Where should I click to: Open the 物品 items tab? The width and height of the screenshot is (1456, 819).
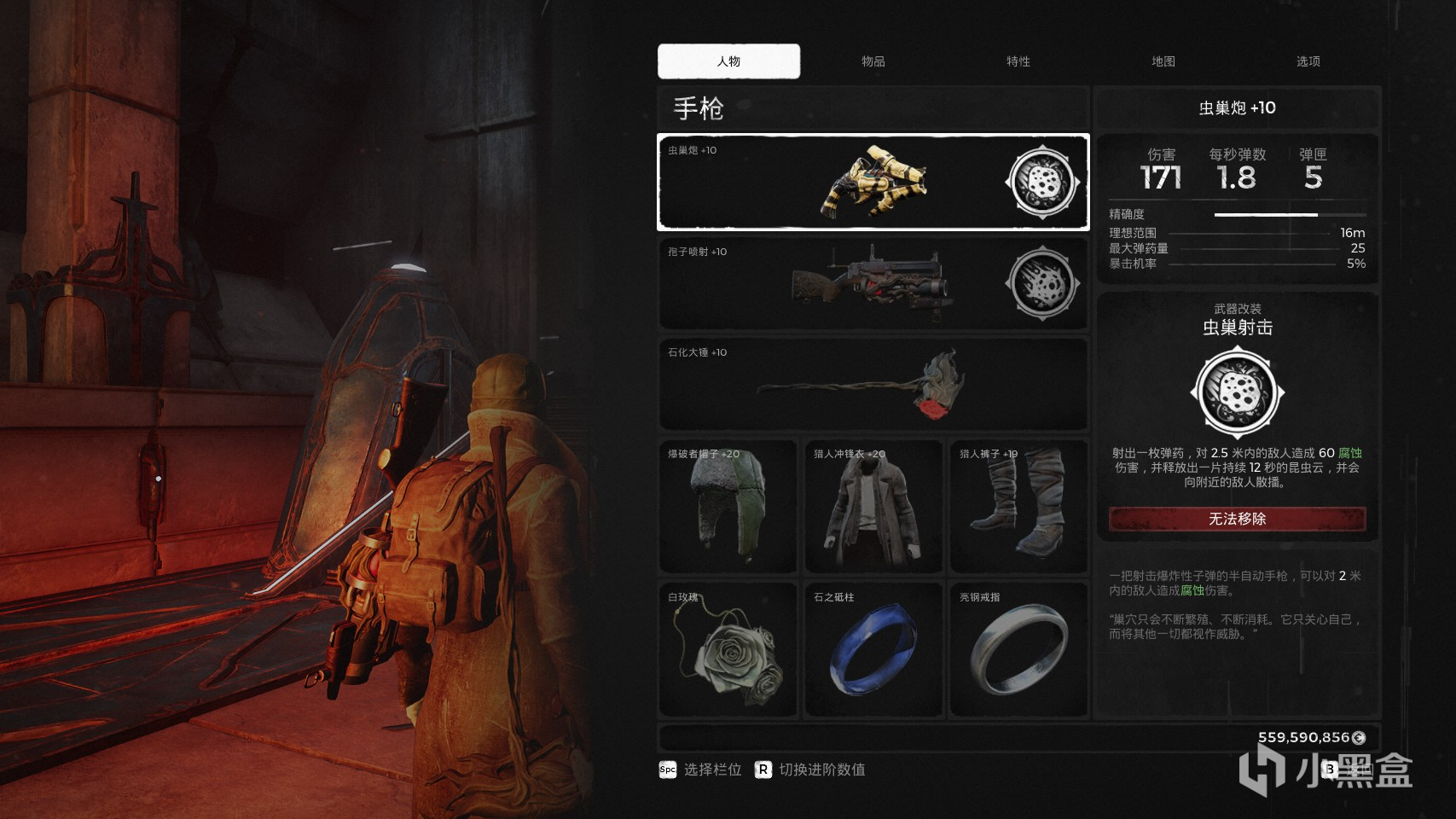pos(873,61)
